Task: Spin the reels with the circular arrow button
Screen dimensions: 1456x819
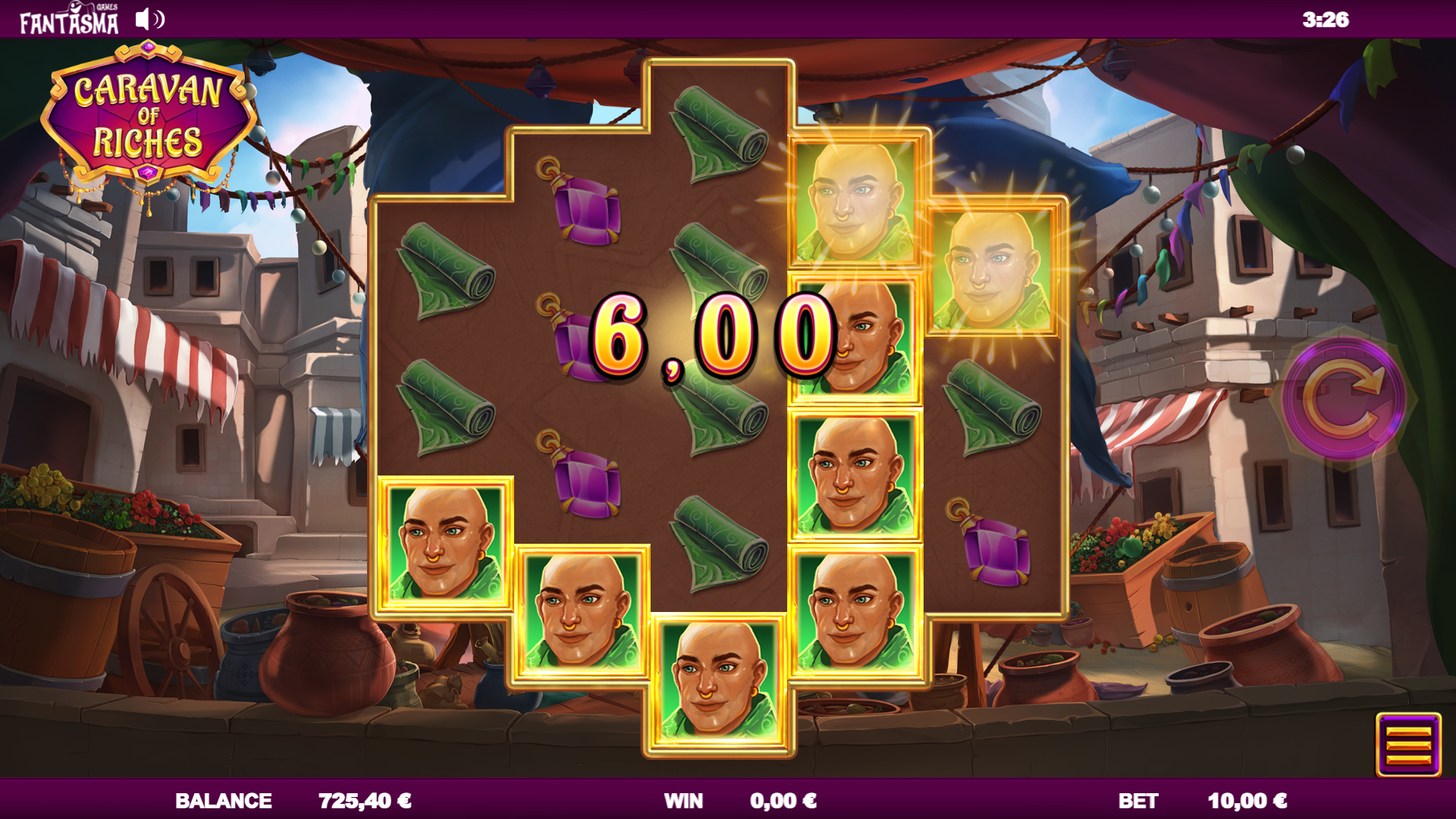Action: pyautogui.click(x=1344, y=399)
